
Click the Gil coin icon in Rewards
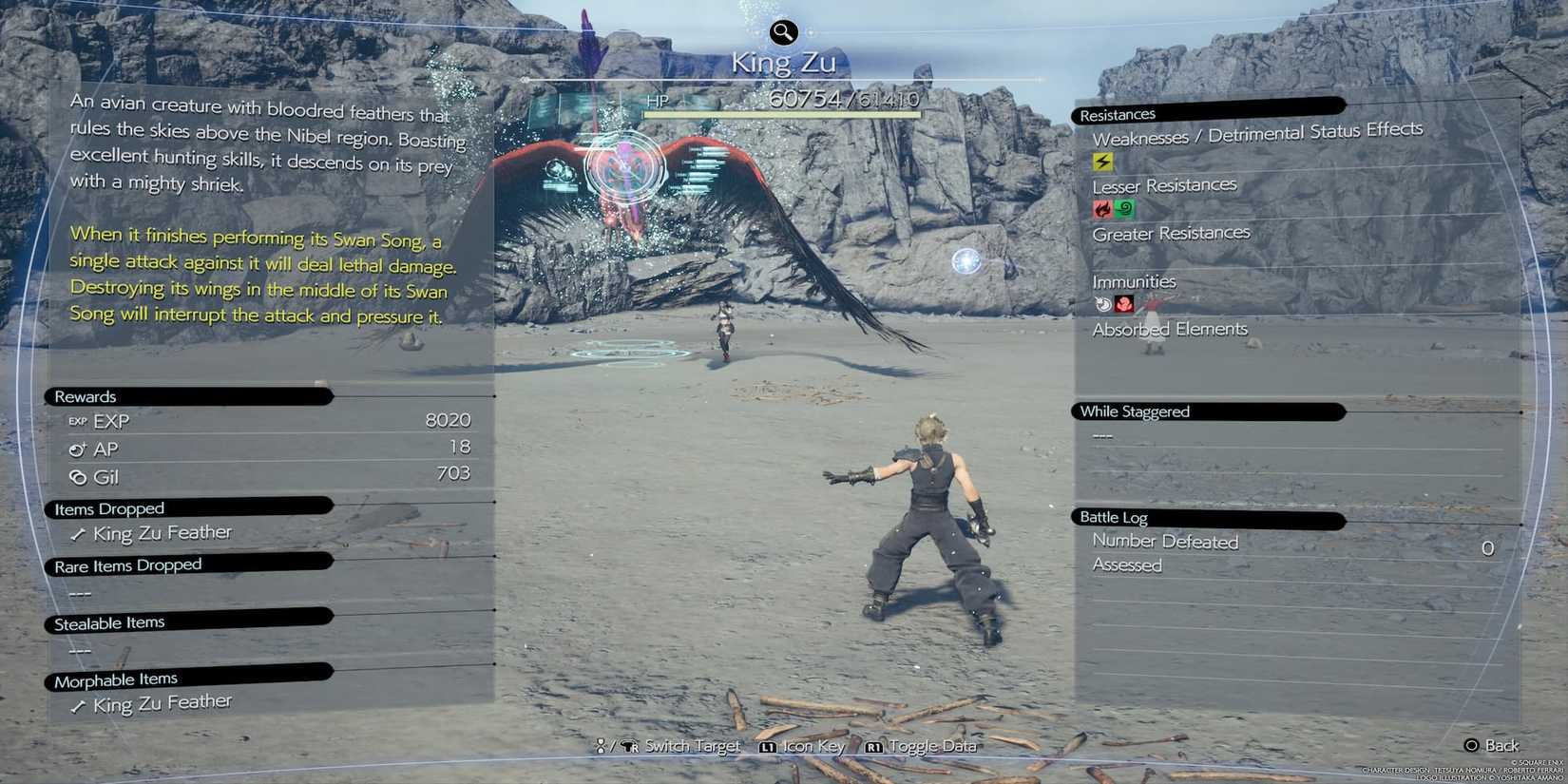[78, 477]
